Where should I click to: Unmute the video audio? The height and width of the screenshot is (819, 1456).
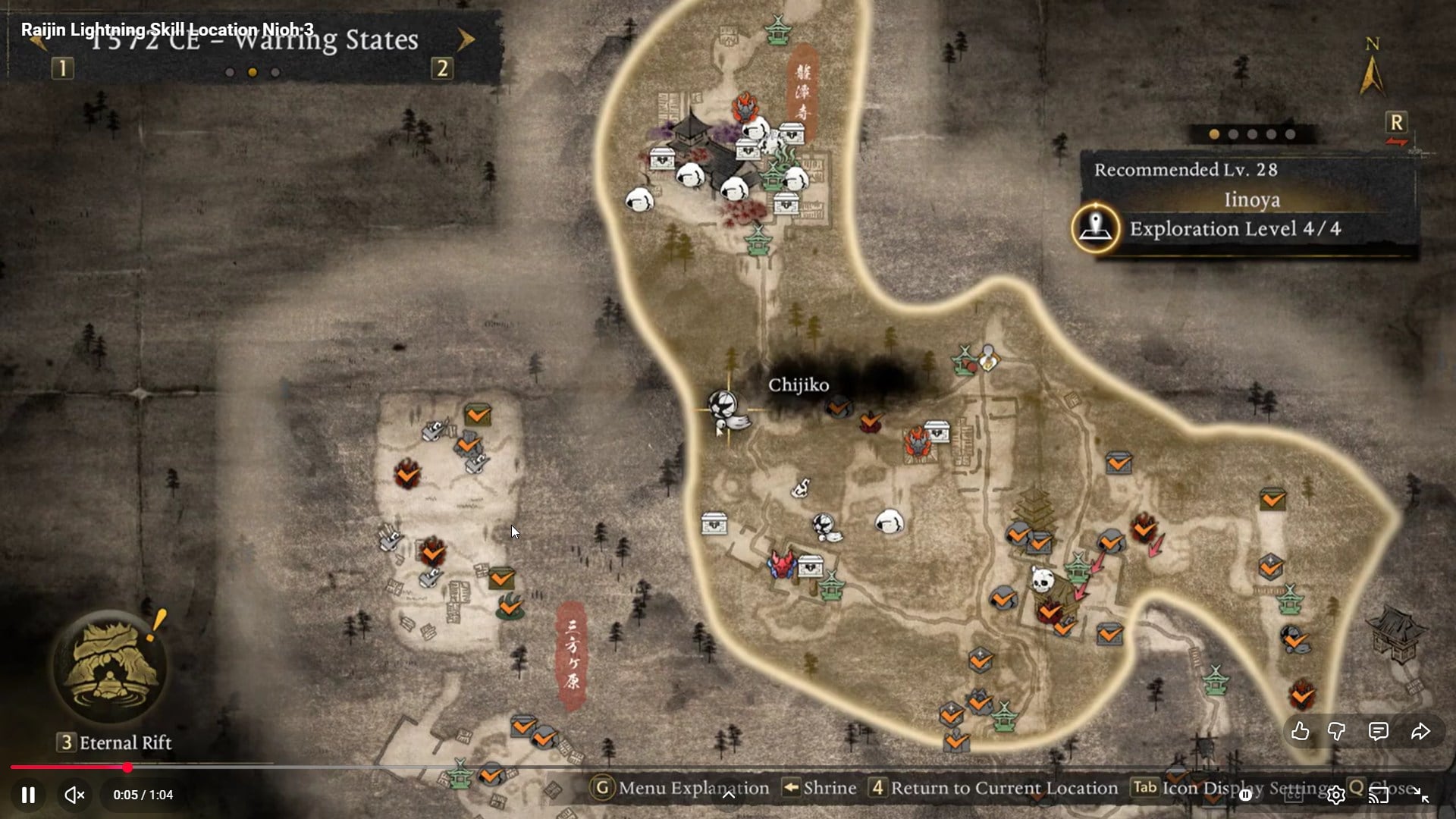74,795
